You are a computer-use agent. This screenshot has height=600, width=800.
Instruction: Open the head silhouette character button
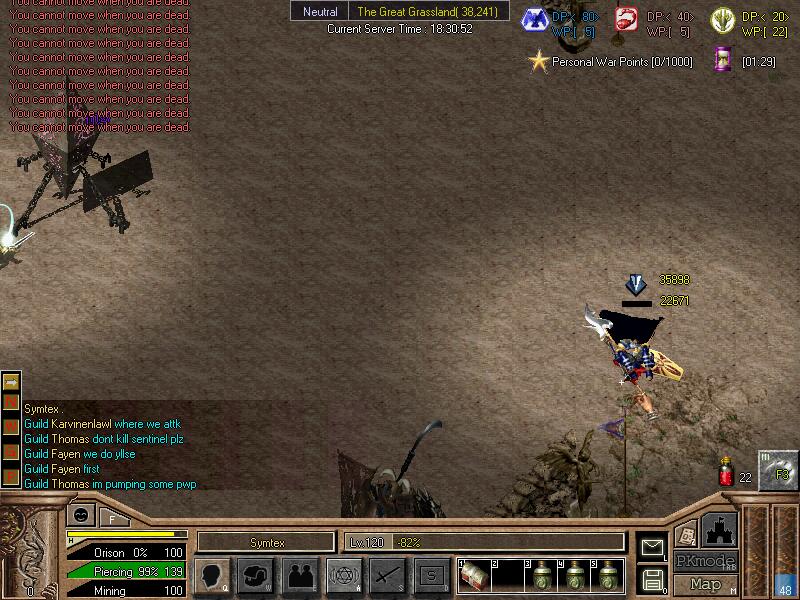(x=213, y=575)
